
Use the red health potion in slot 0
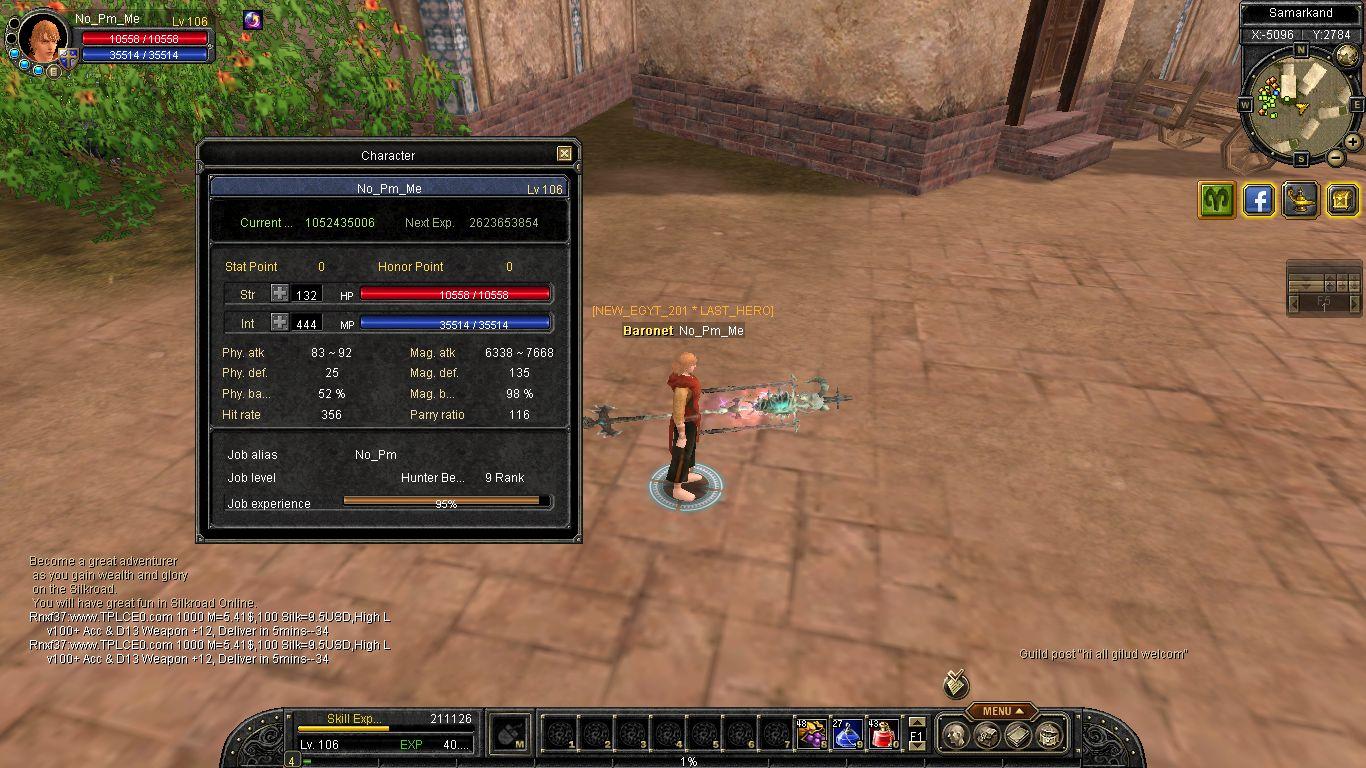point(883,734)
